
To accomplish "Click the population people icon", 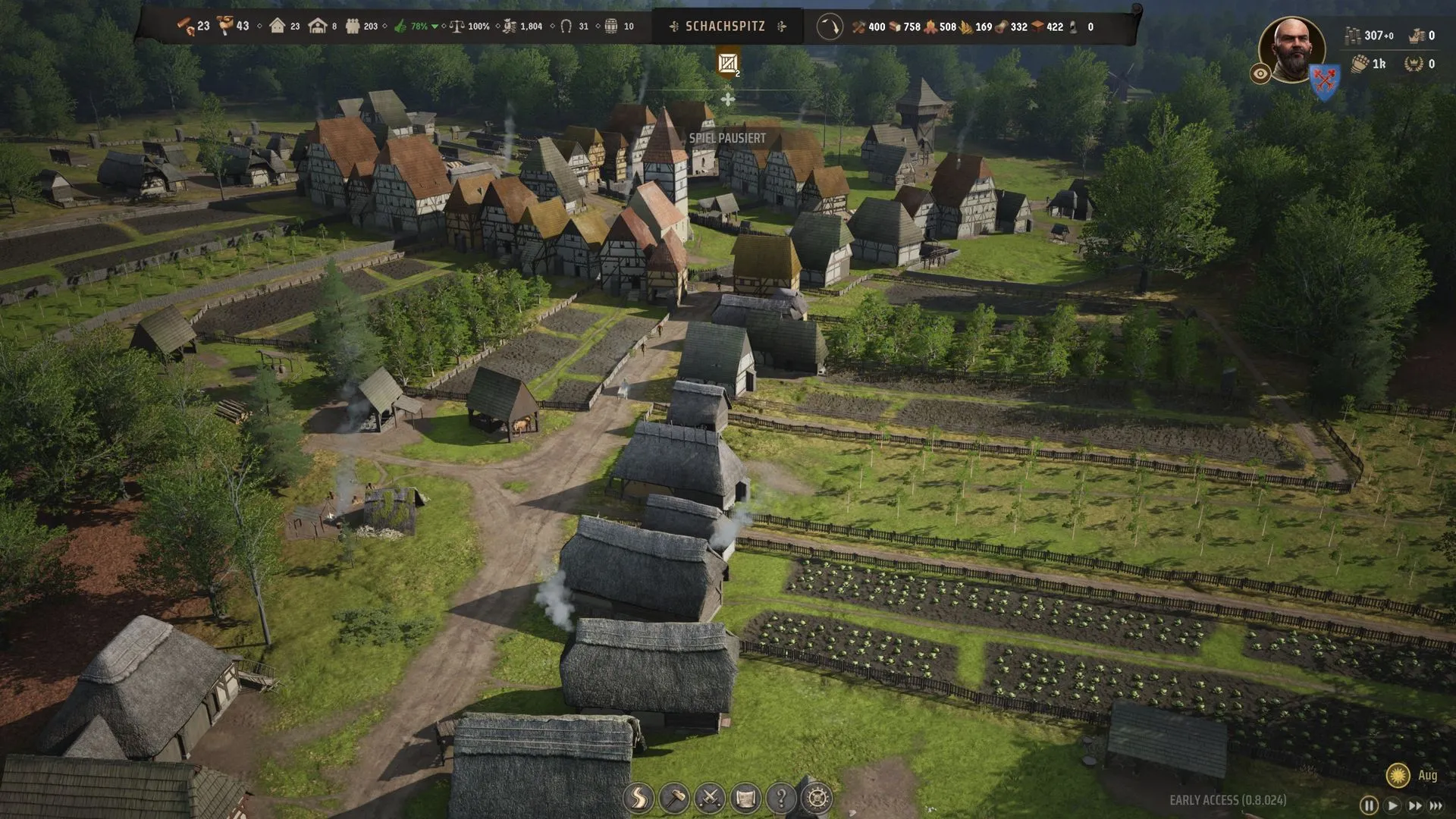I will pyautogui.click(x=353, y=27).
